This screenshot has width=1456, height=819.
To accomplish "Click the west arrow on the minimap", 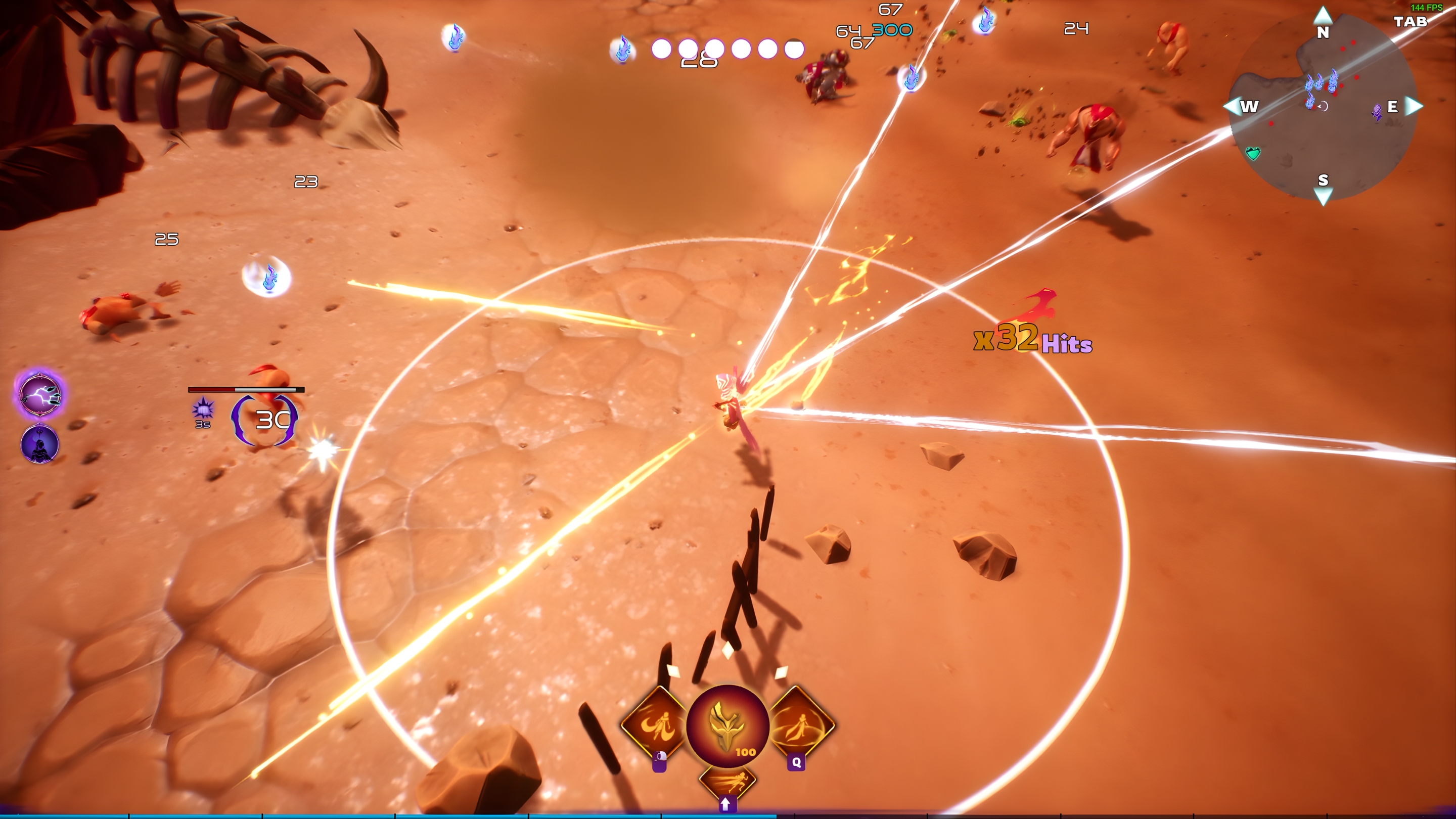I will tap(1232, 106).
